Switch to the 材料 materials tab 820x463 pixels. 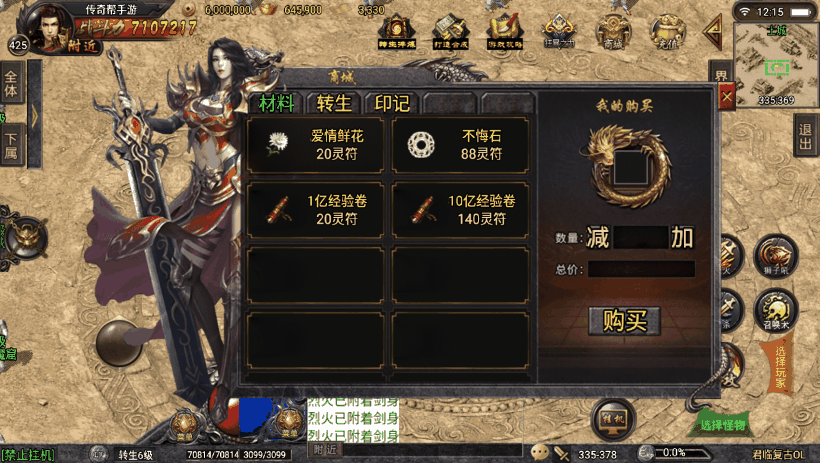pyautogui.click(x=276, y=104)
